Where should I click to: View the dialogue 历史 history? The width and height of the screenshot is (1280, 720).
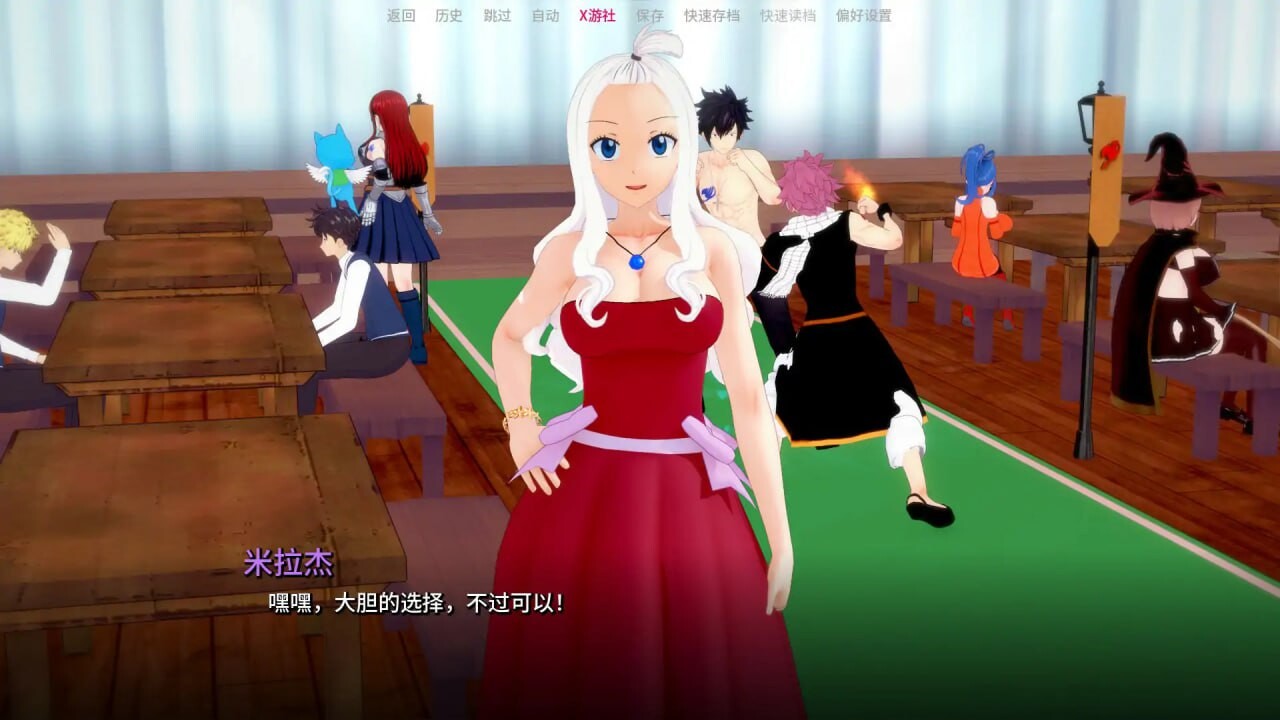(x=447, y=16)
